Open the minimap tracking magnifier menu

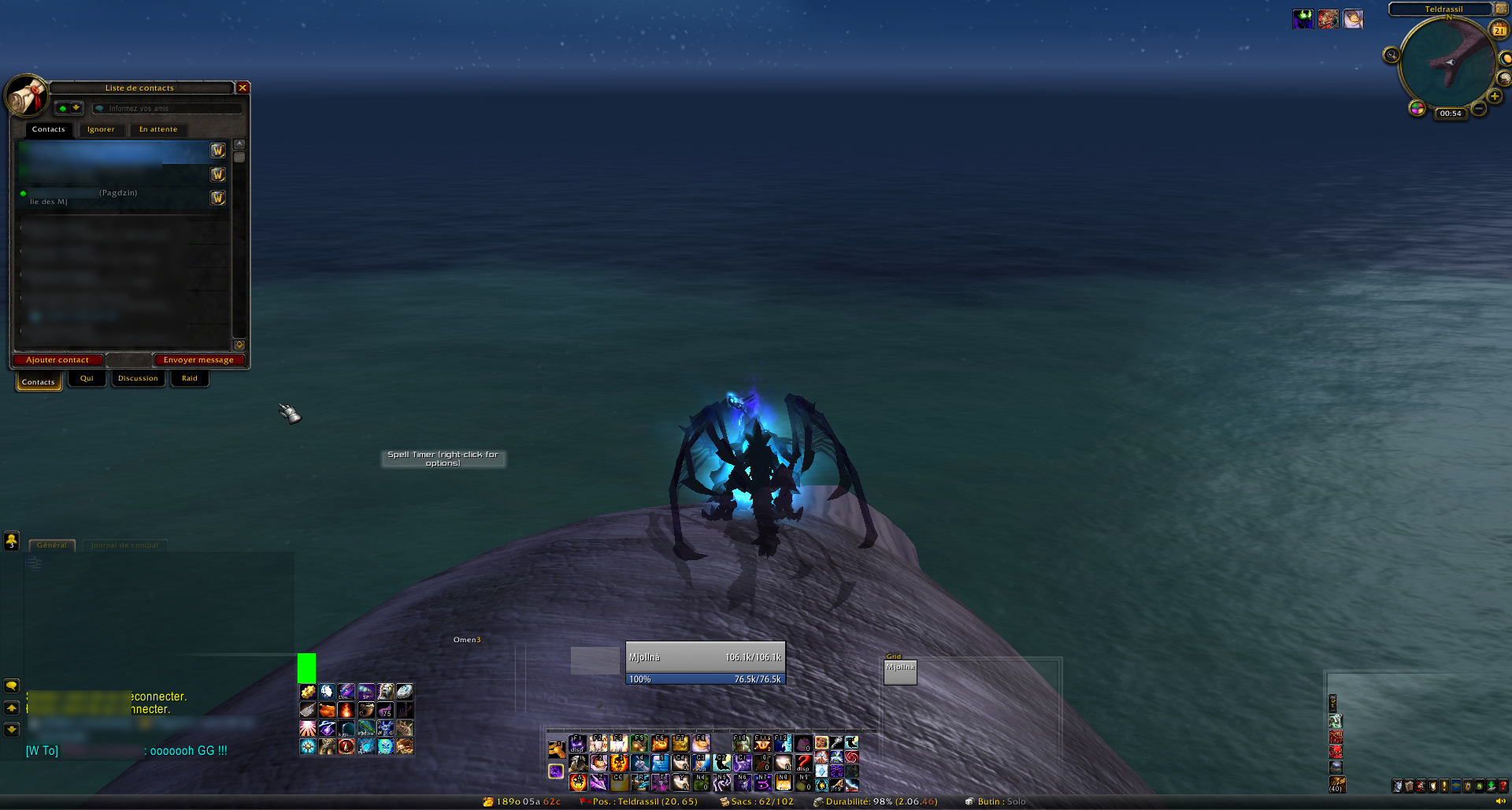[x=1392, y=55]
